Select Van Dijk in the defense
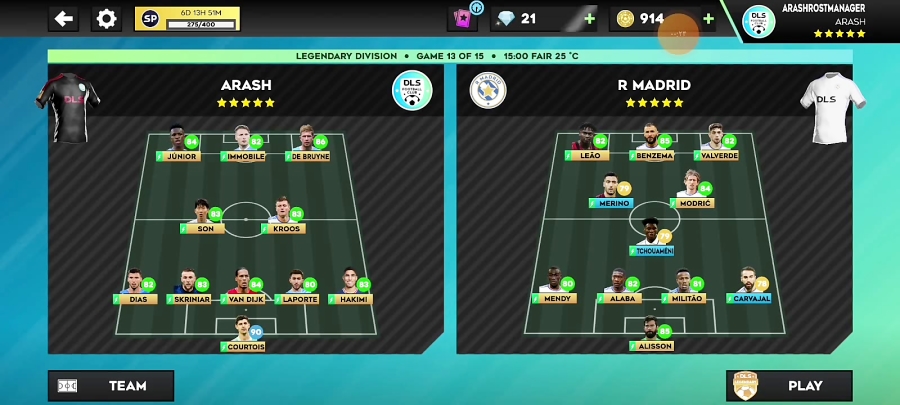900x405 pixels. [x=243, y=286]
